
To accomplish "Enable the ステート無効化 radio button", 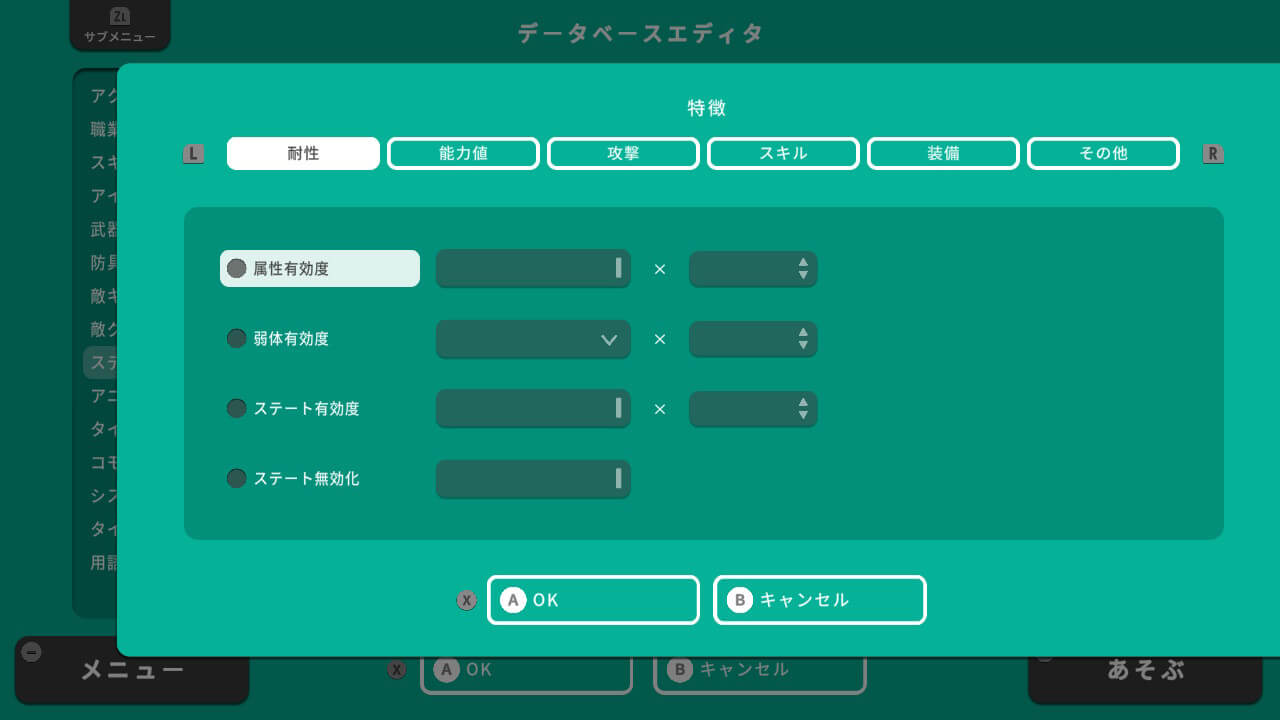I will 236,478.
